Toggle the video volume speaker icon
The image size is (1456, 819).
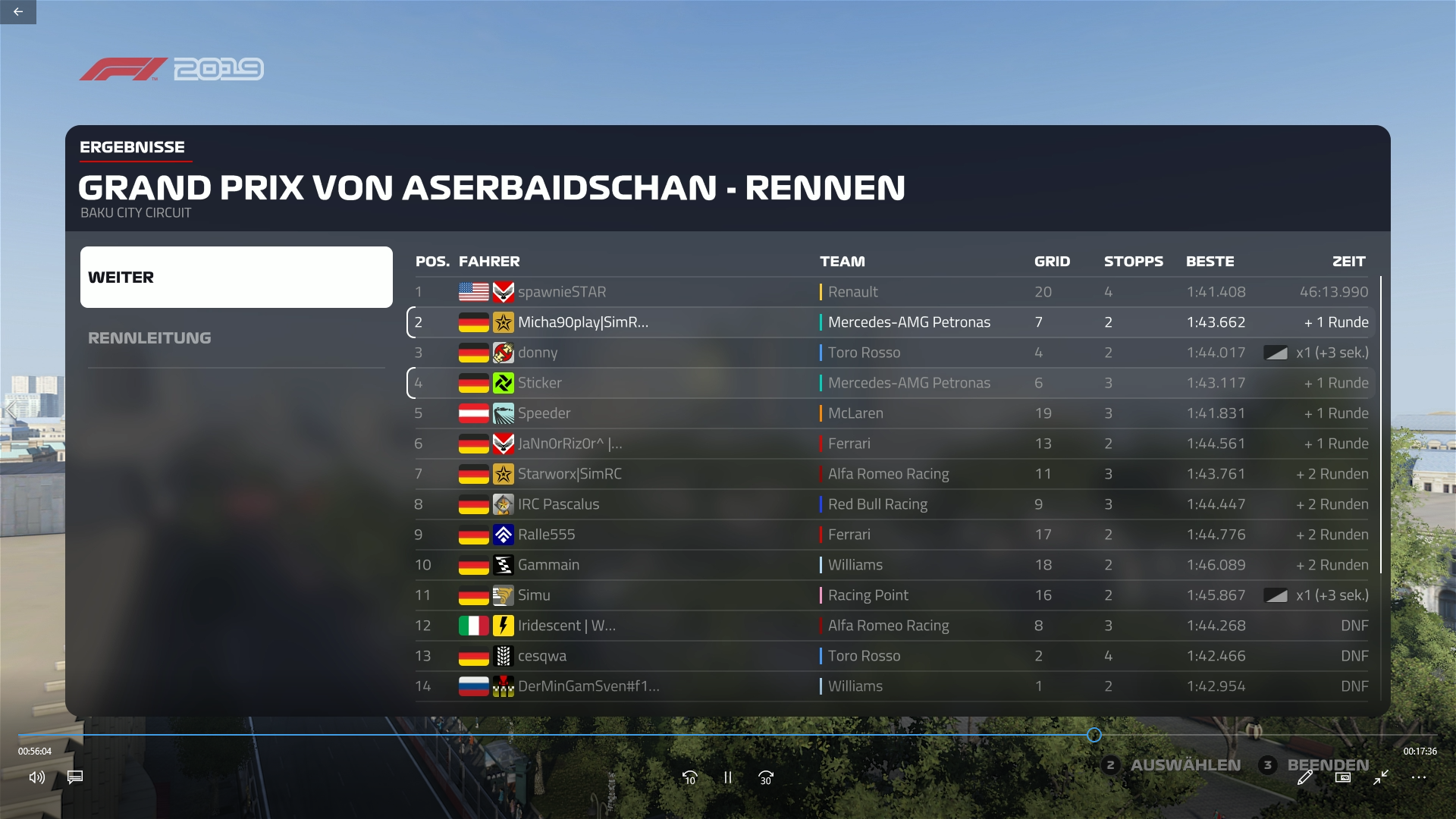coord(36,777)
